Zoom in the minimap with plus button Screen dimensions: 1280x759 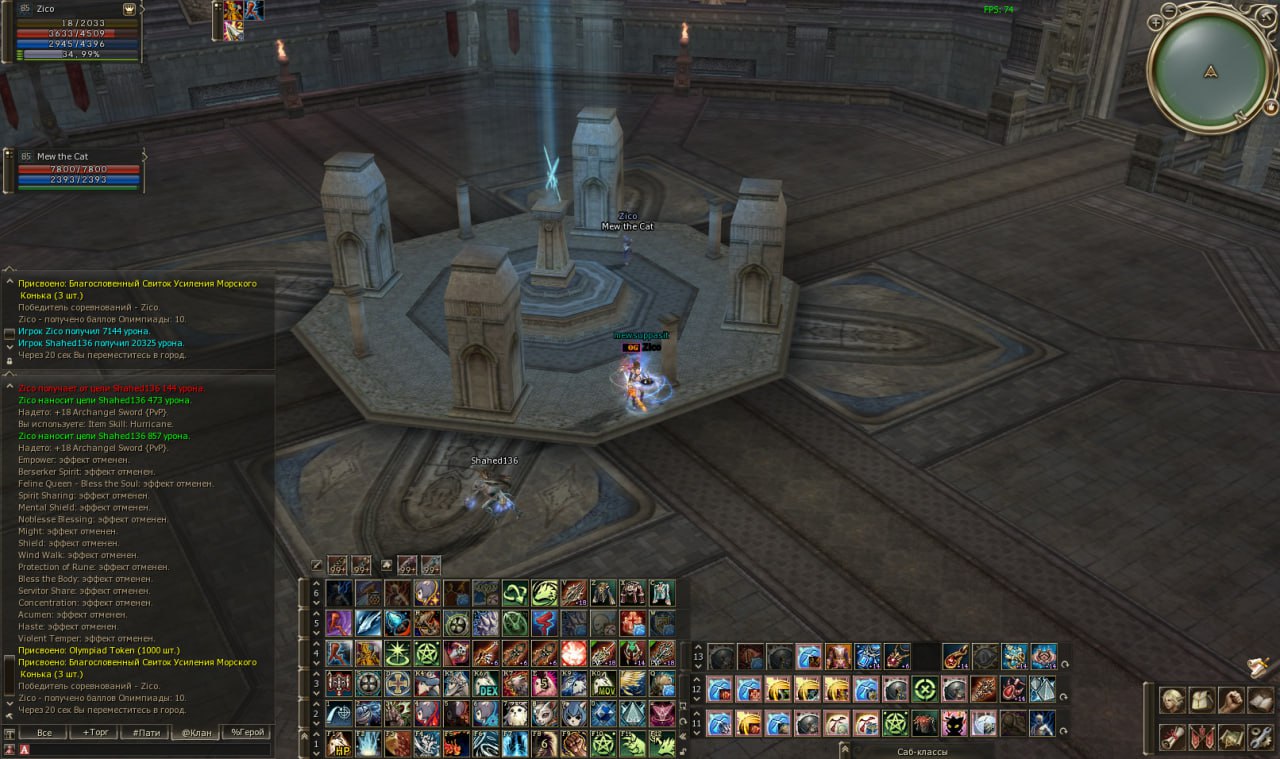coord(1156,21)
